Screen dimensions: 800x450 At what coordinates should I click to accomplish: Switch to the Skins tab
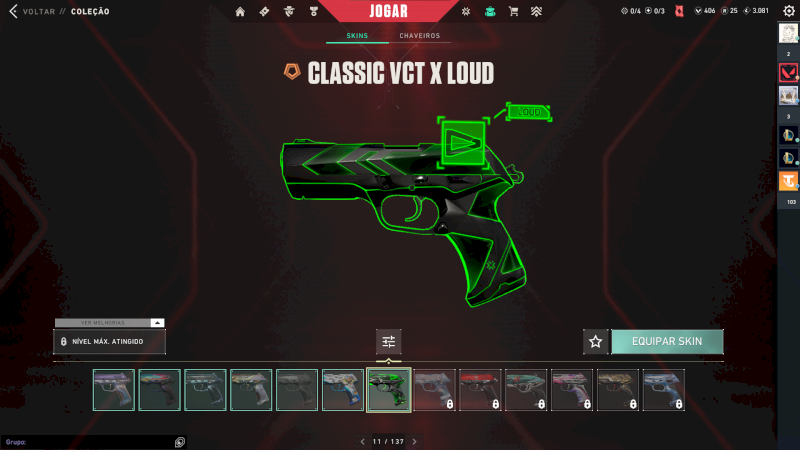pos(357,36)
